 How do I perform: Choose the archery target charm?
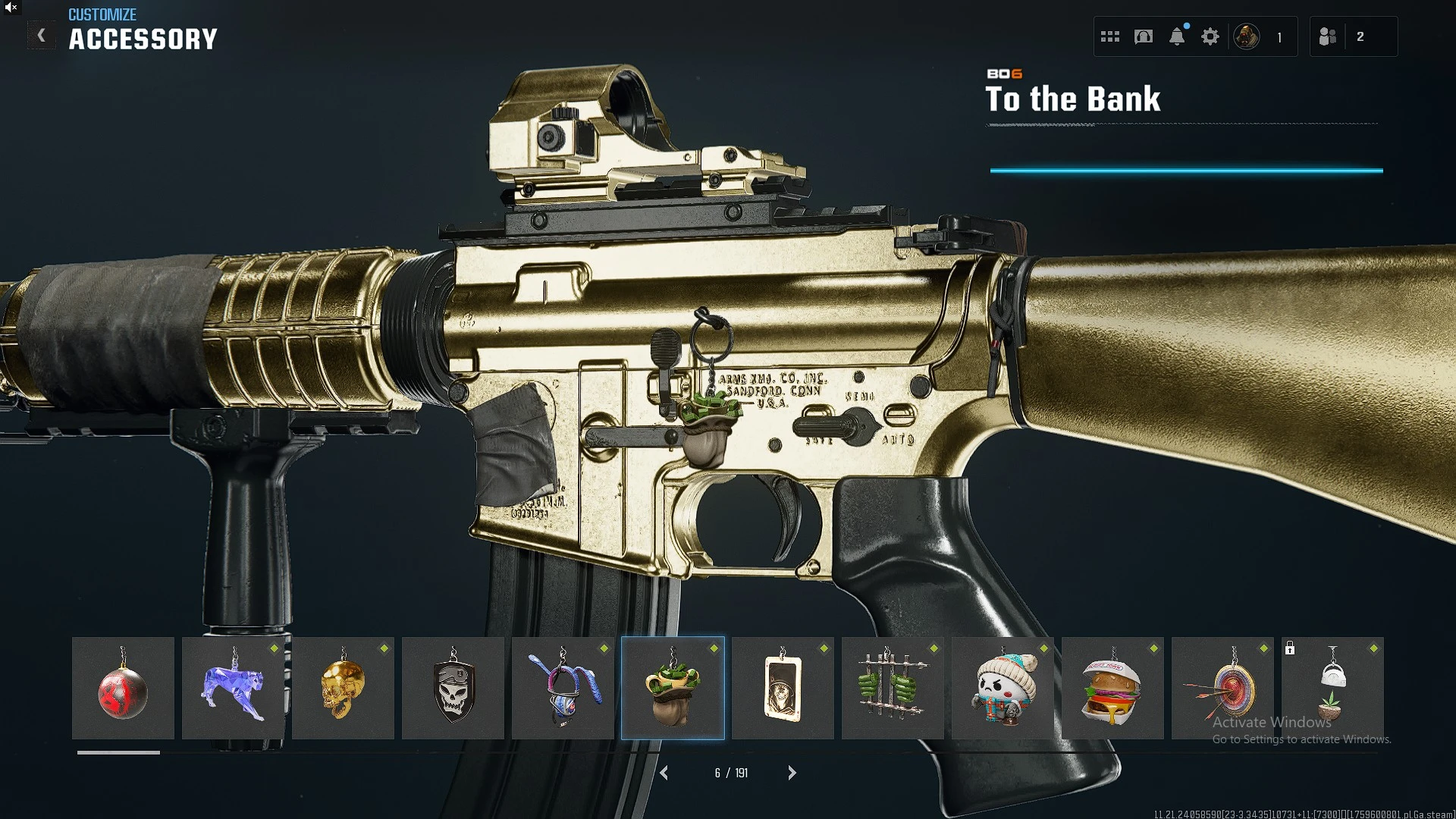click(1222, 689)
